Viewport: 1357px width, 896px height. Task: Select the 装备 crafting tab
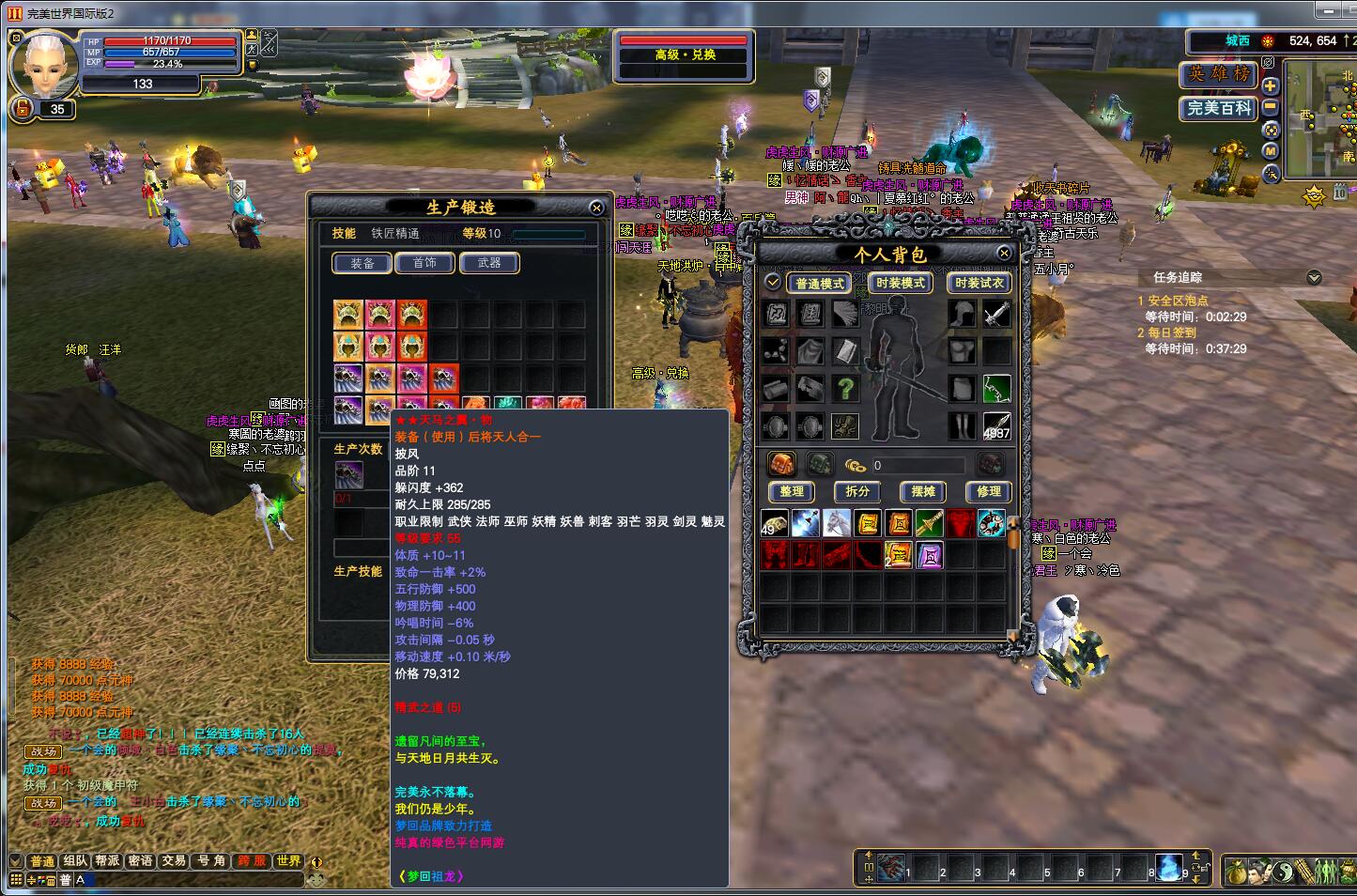pyautogui.click(x=362, y=263)
